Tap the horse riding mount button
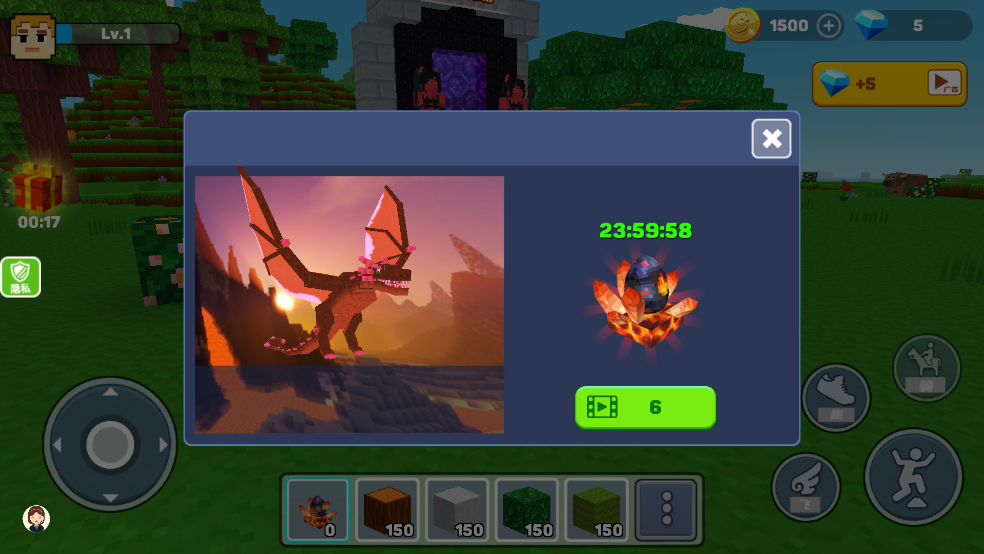984x554 pixels. point(926,368)
